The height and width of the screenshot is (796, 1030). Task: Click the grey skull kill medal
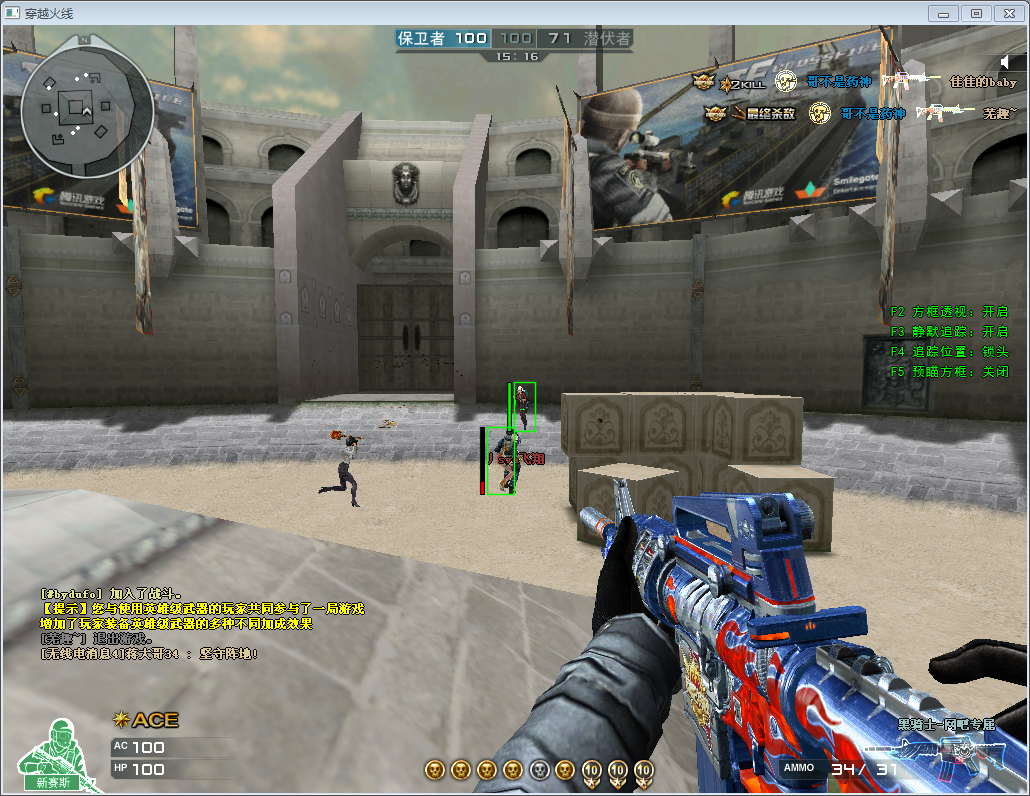539,770
